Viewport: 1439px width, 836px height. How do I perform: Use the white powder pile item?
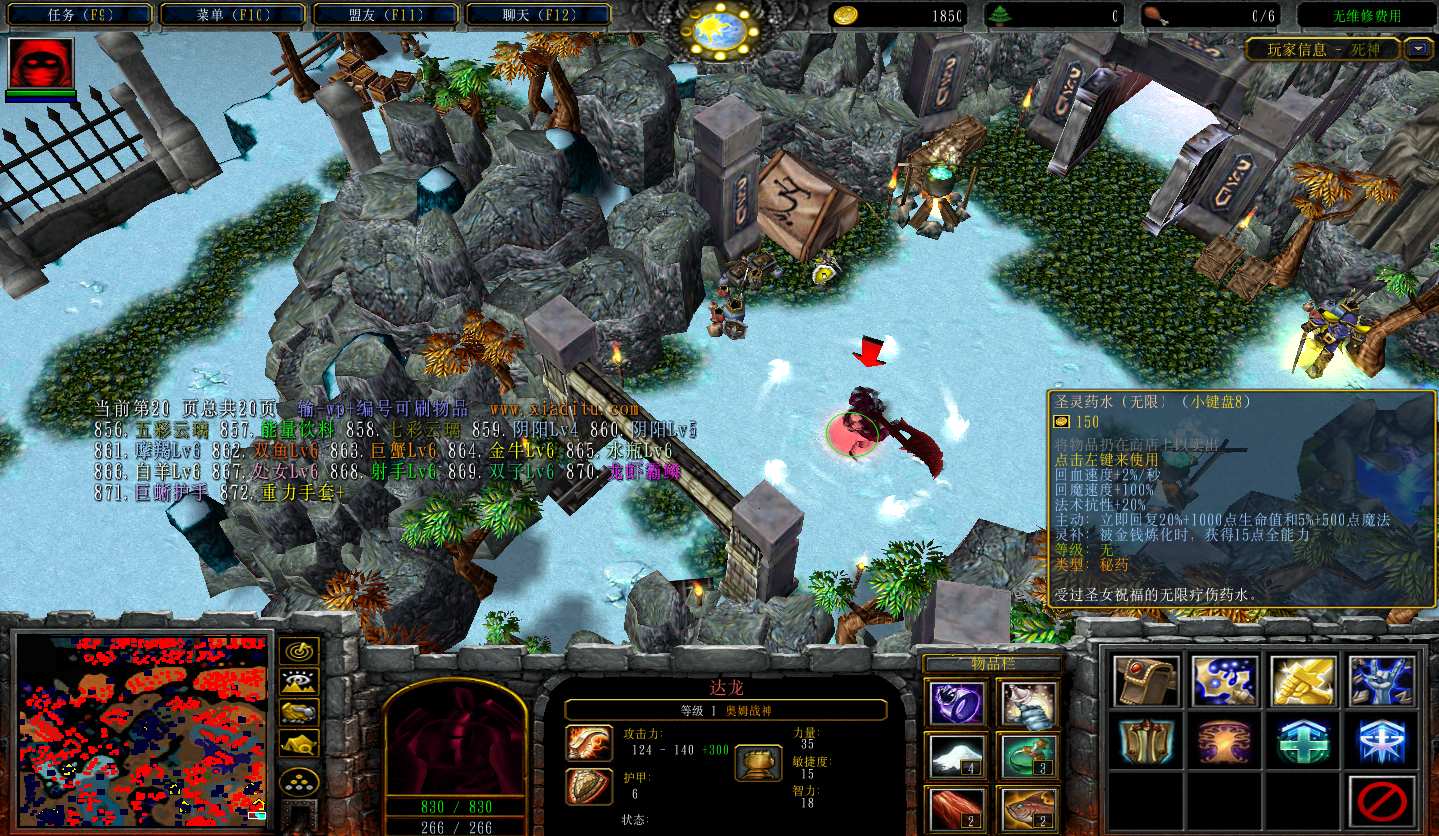point(956,756)
